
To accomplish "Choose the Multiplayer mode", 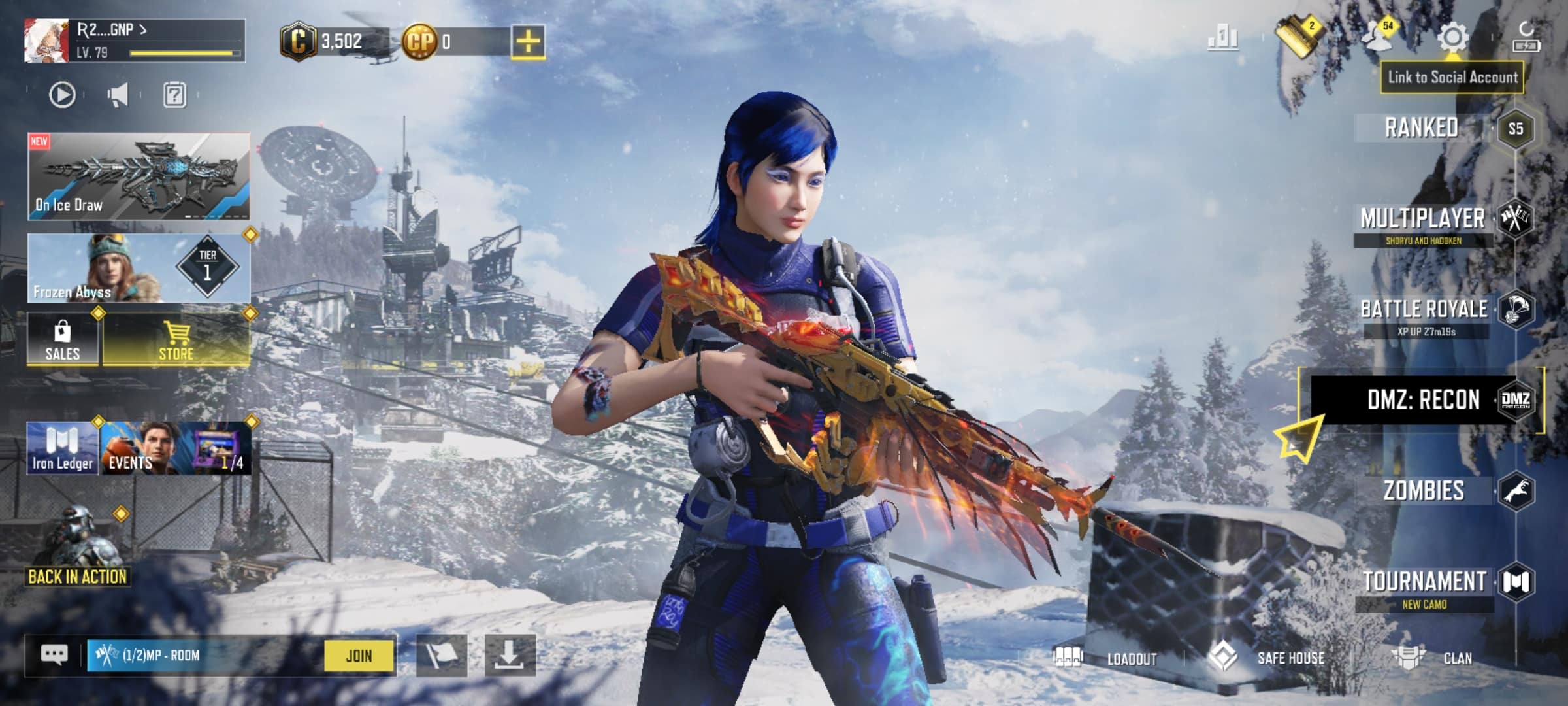I will 1422,219.
